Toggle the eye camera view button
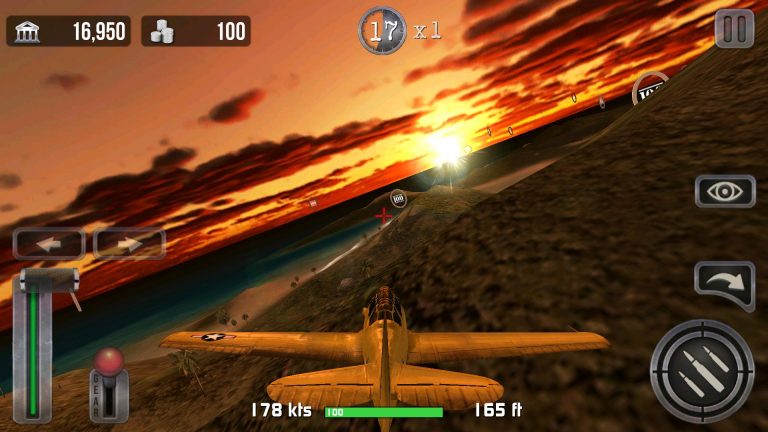The width and height of the screenshot is (768, 432). pyautogui.click(x=725, y=191)
